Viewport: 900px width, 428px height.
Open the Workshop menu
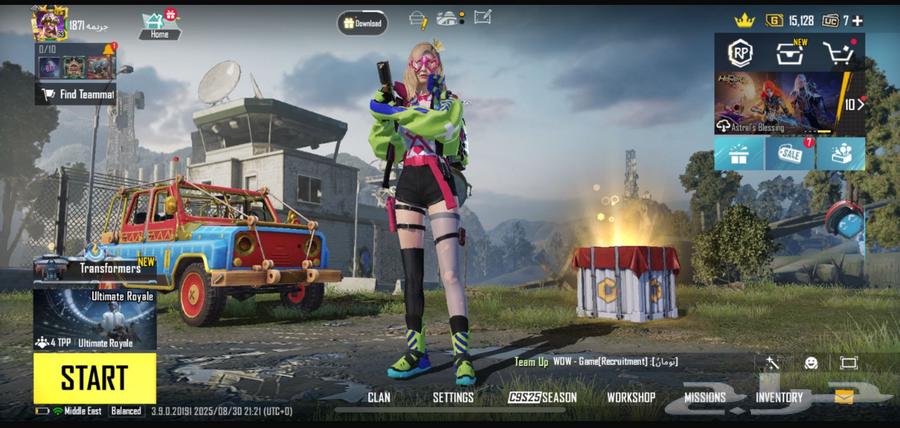[631, 397]
